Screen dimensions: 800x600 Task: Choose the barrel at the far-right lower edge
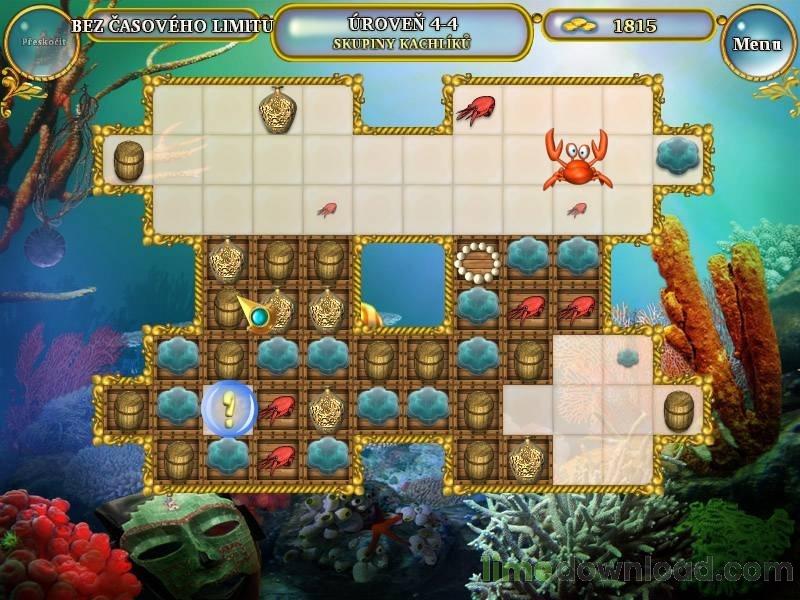[679, 410]
